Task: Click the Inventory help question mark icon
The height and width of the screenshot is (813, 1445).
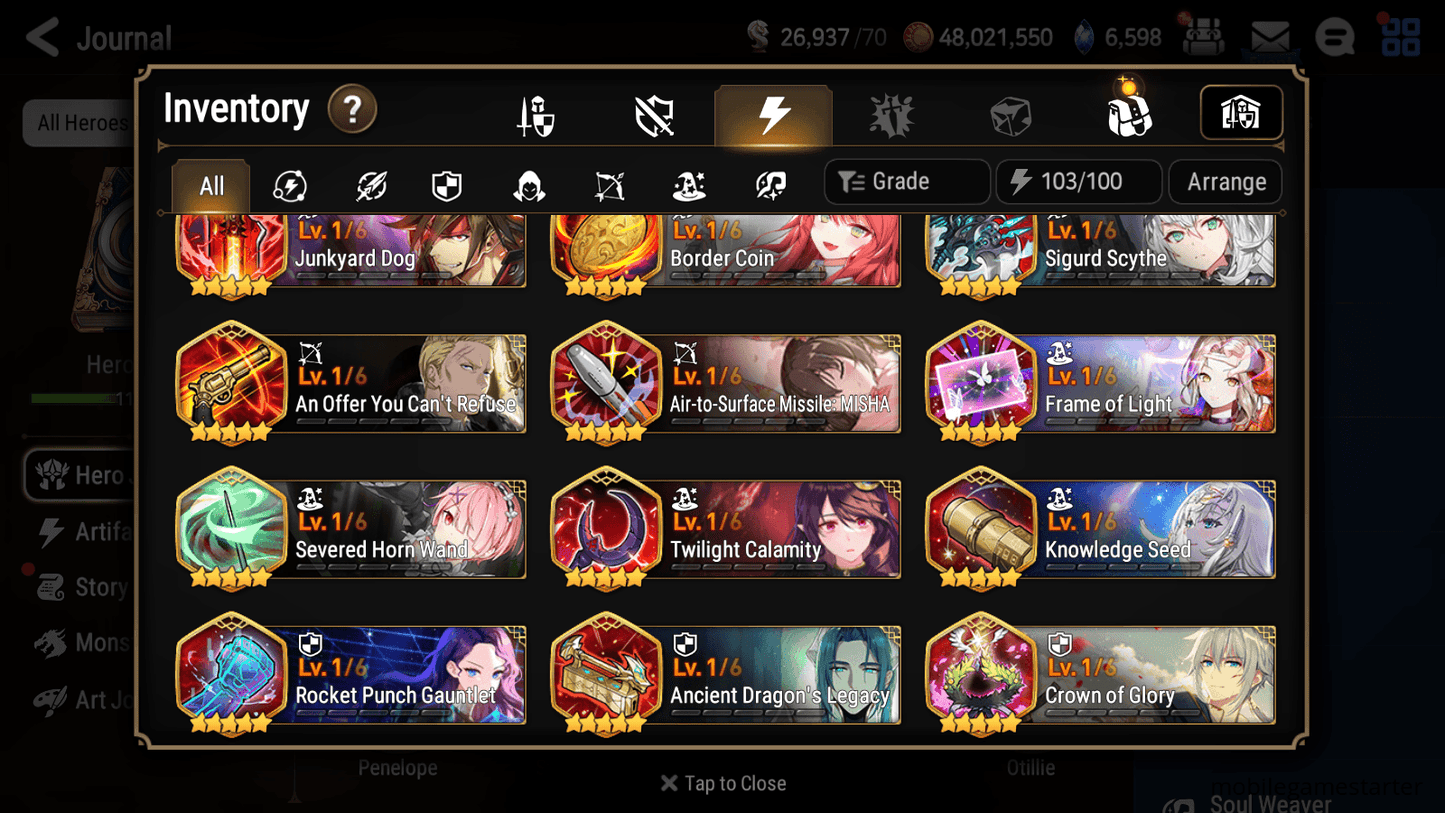Action: point(352,110)
